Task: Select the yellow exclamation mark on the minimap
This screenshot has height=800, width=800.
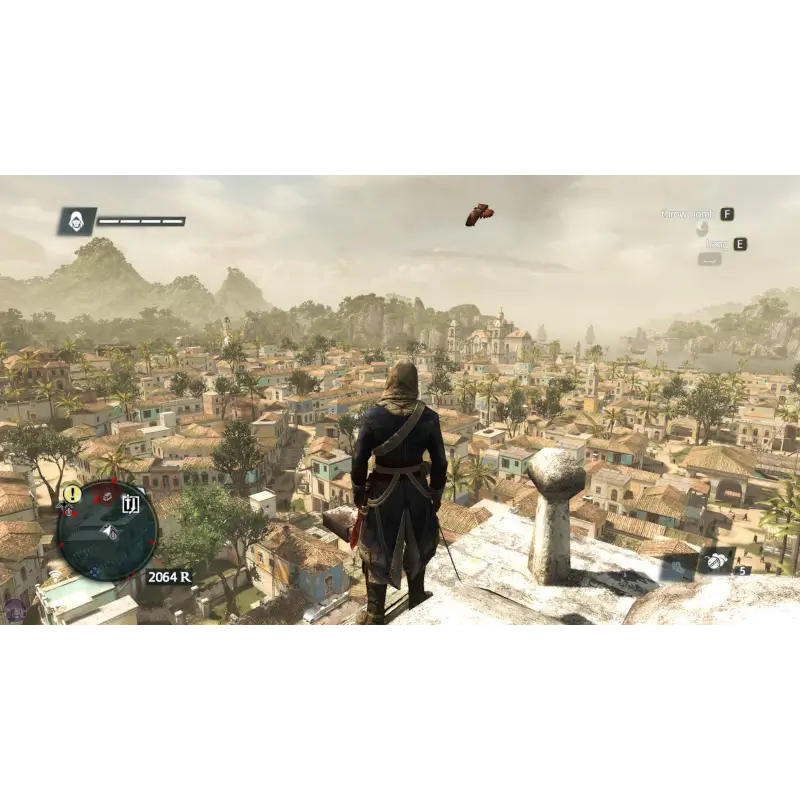Action: pos(72,493)
